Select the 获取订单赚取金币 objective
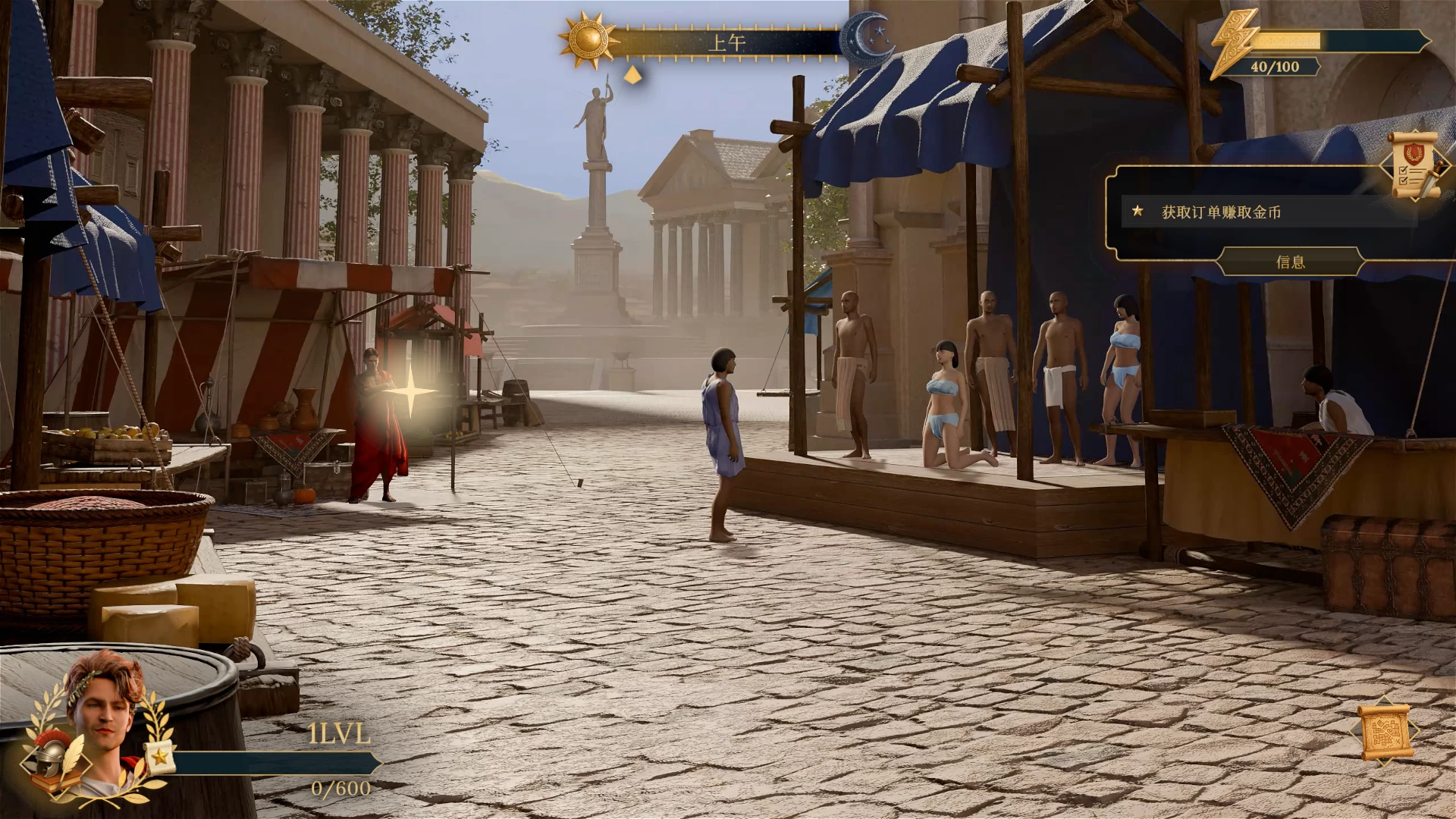Screen dimensions: 1456x819 click(x=1221, y=212)
